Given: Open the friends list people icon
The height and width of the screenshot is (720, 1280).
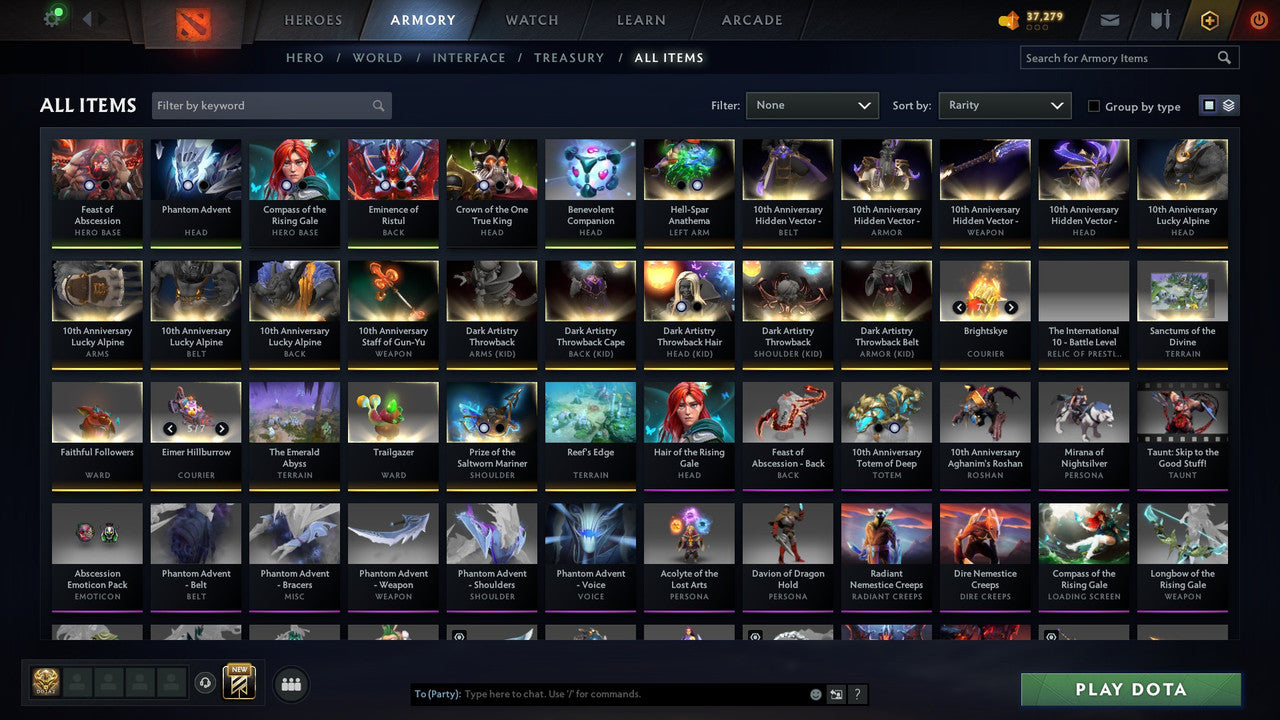Looking at the screenshot, I should point(290,684).
